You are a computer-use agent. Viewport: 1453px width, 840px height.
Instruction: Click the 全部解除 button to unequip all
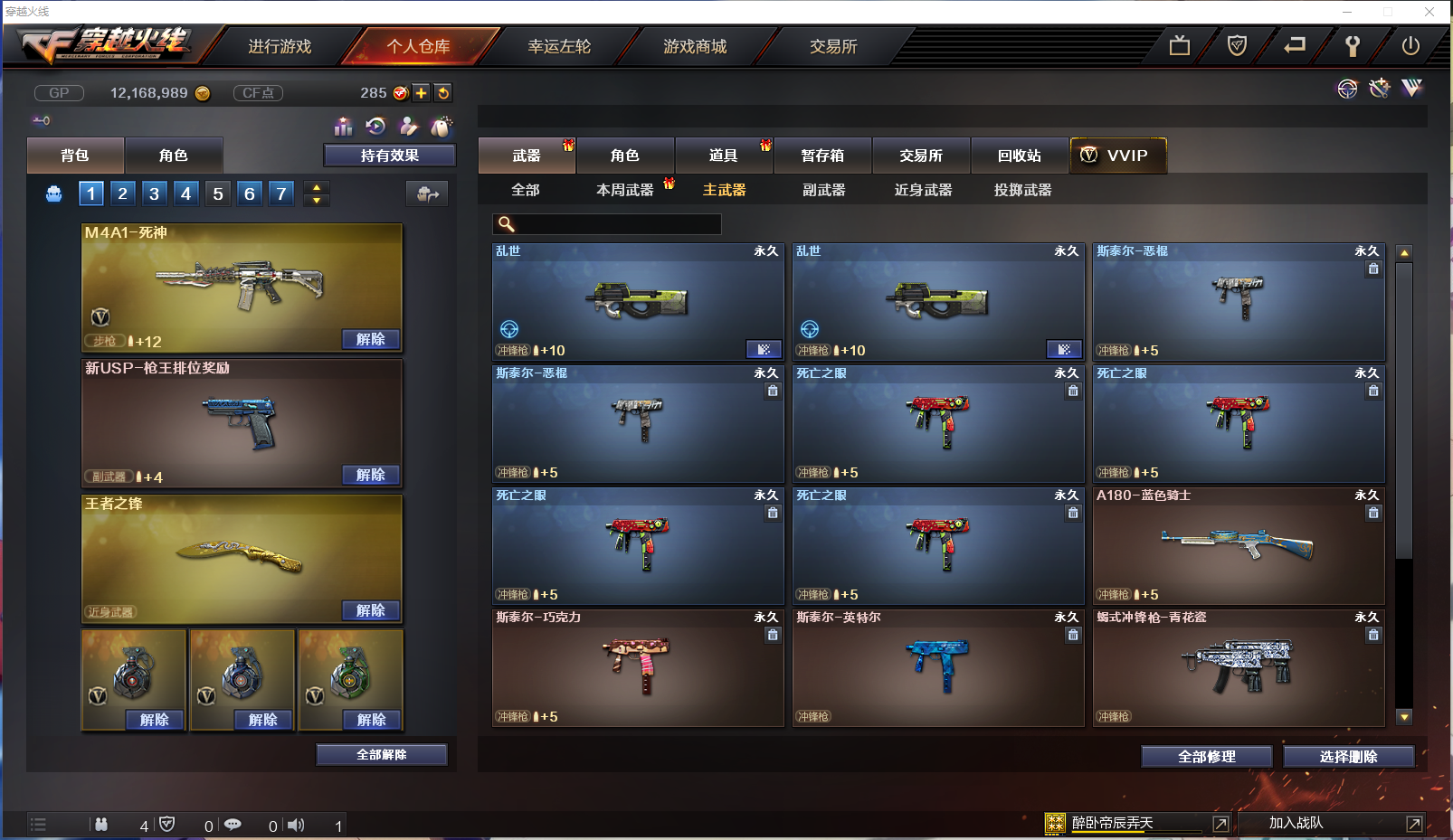[381, 754]
